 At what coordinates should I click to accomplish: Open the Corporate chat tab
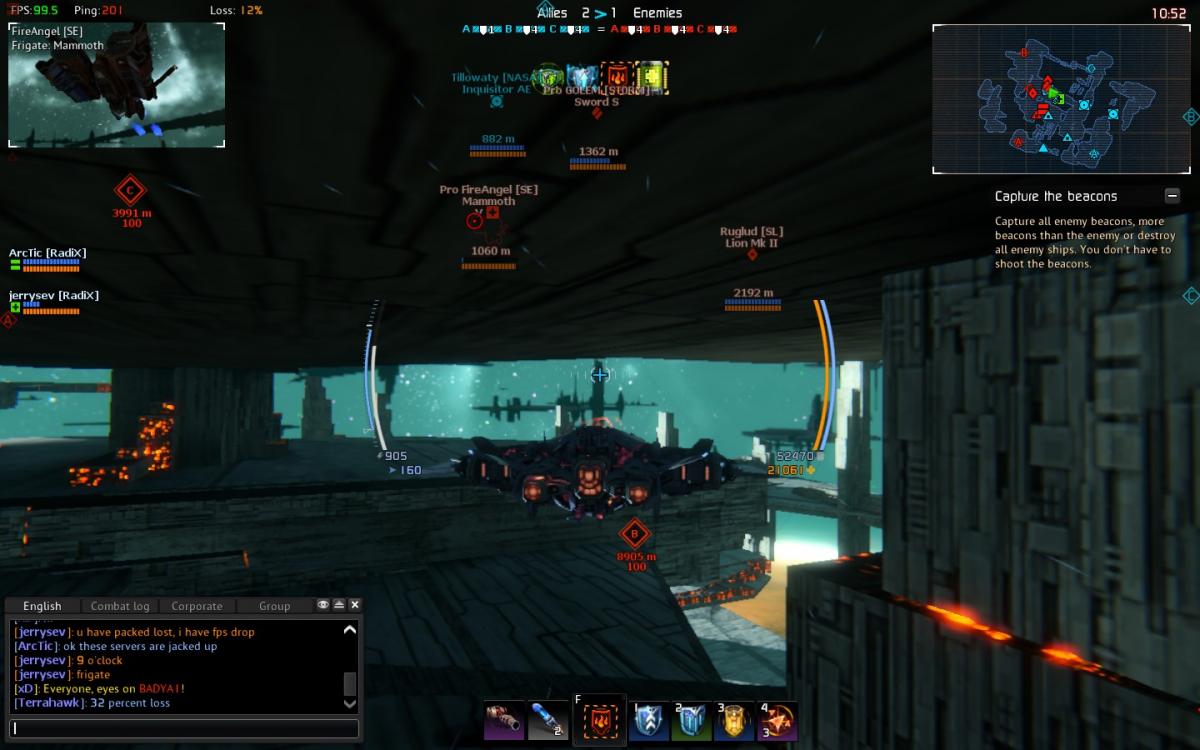[197, 606]
